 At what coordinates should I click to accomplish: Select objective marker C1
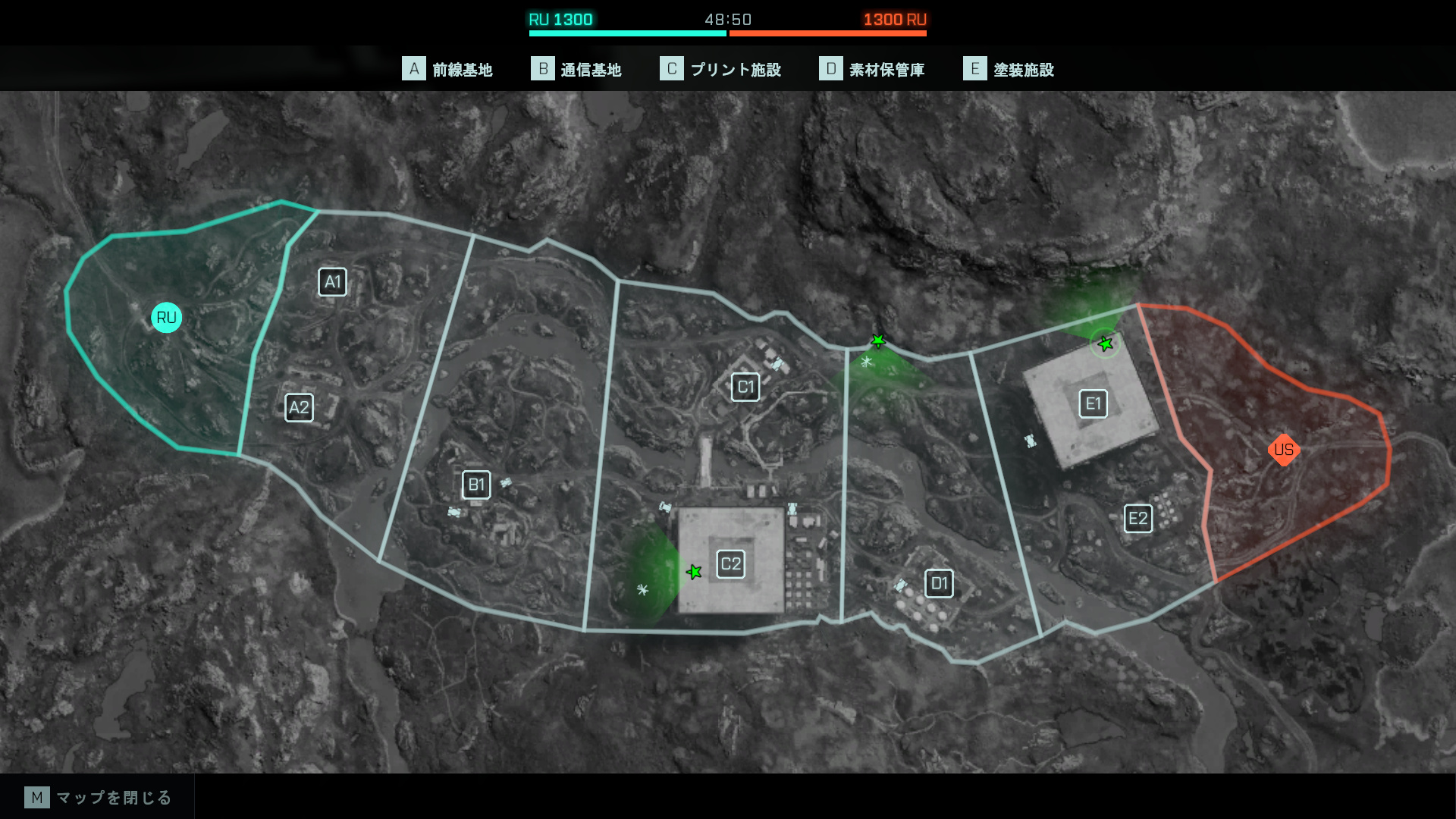pos(745,388)
